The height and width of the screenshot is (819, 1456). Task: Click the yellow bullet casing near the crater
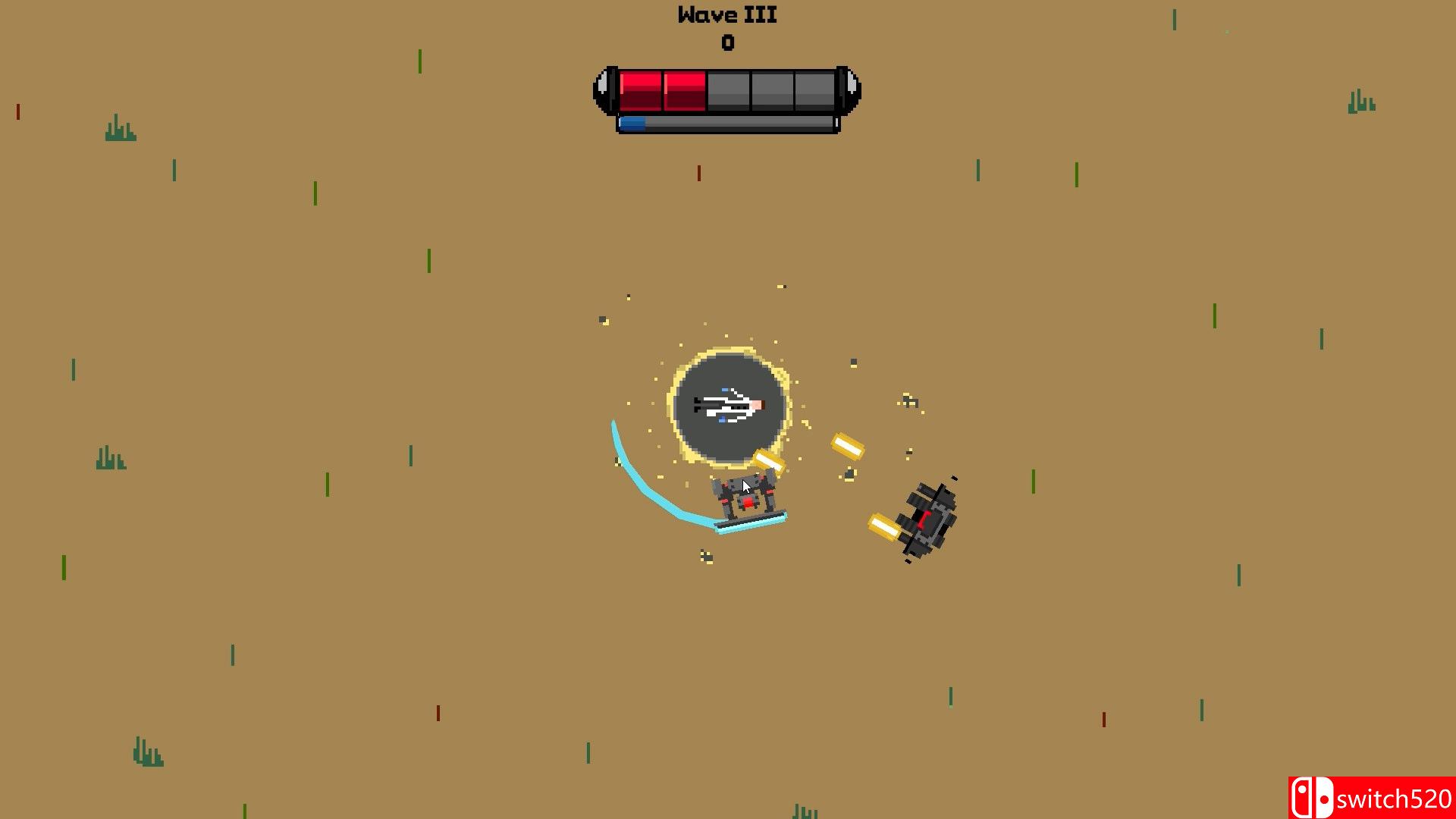pos(769,460)
